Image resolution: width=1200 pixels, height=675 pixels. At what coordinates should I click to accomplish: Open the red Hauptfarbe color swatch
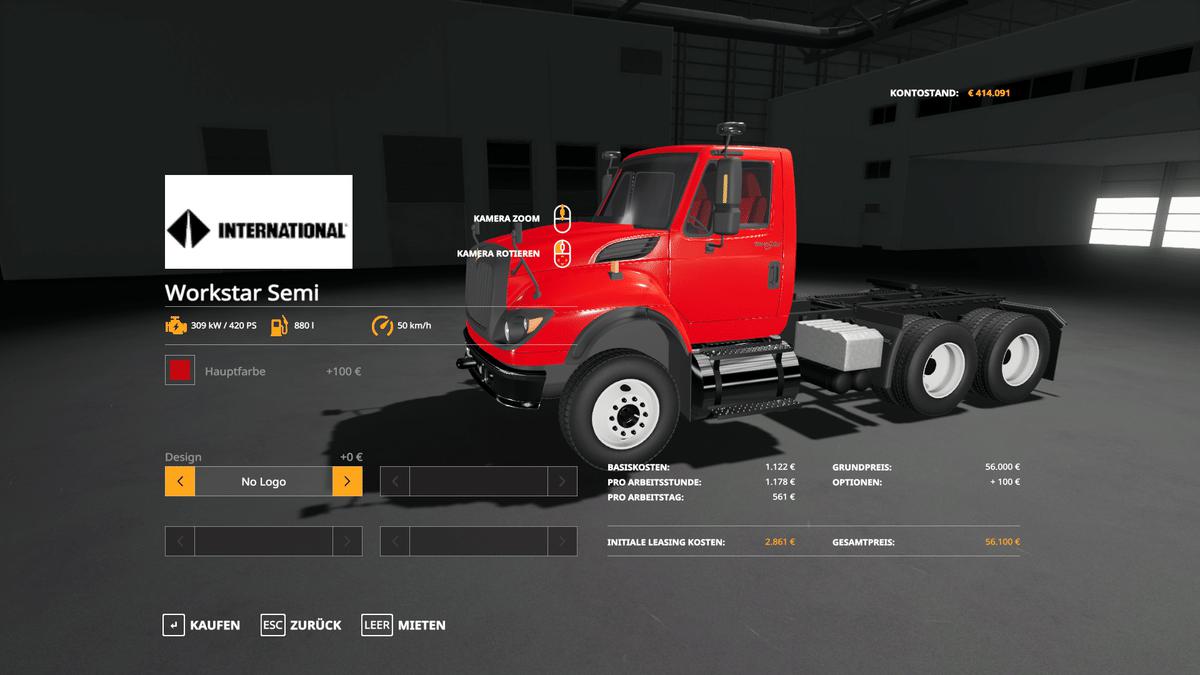180,371
